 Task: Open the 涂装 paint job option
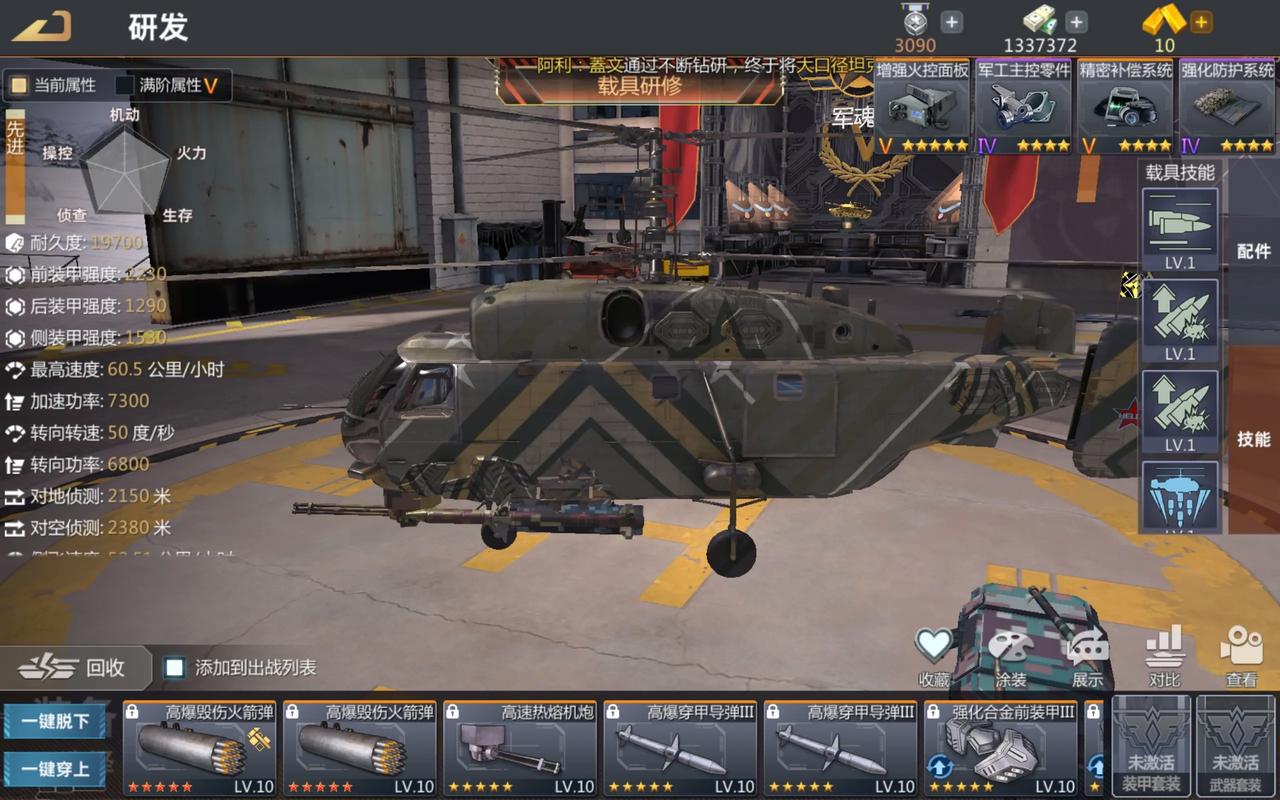[1011, 656]
